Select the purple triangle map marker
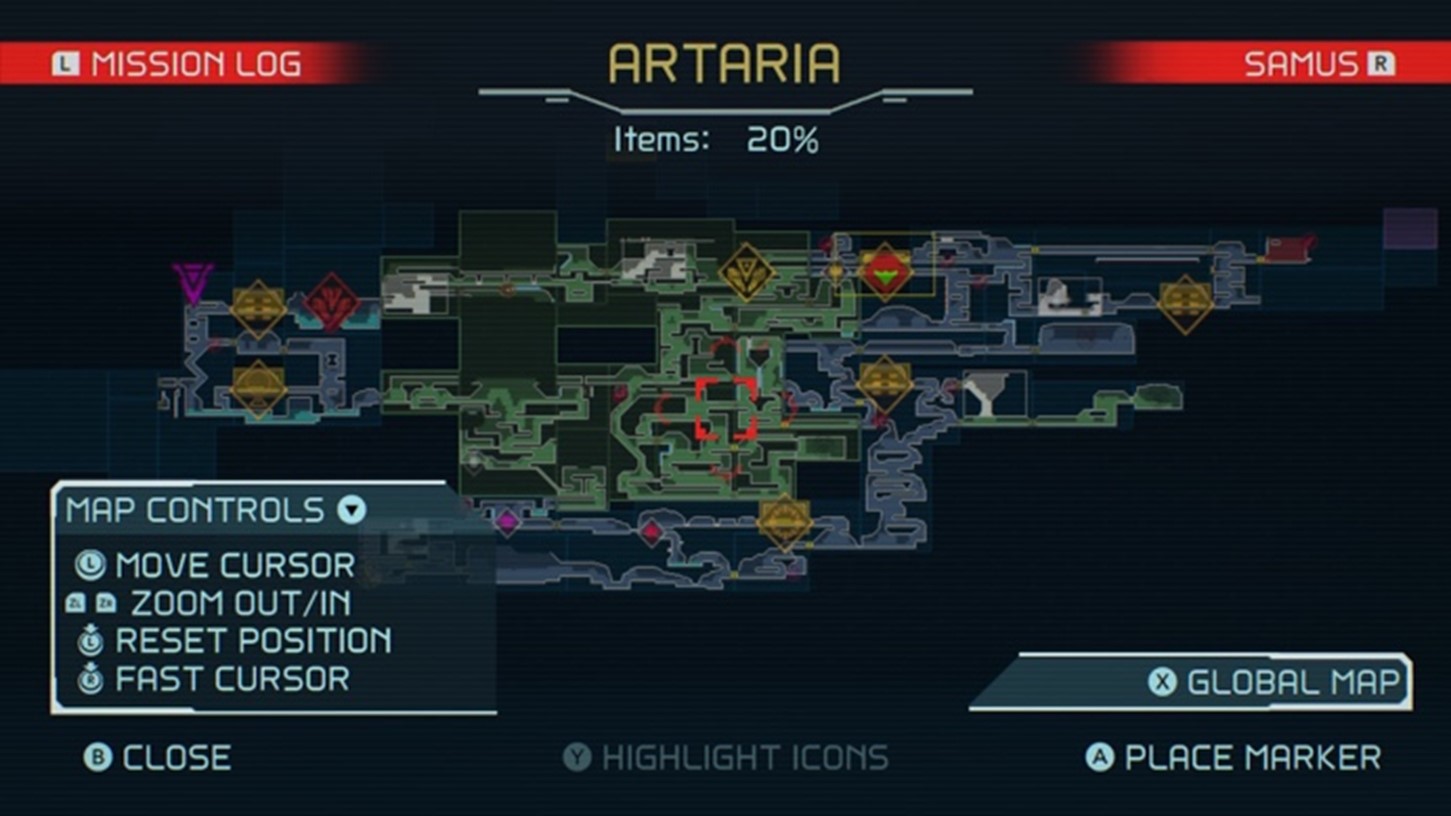 click(192, 281)
